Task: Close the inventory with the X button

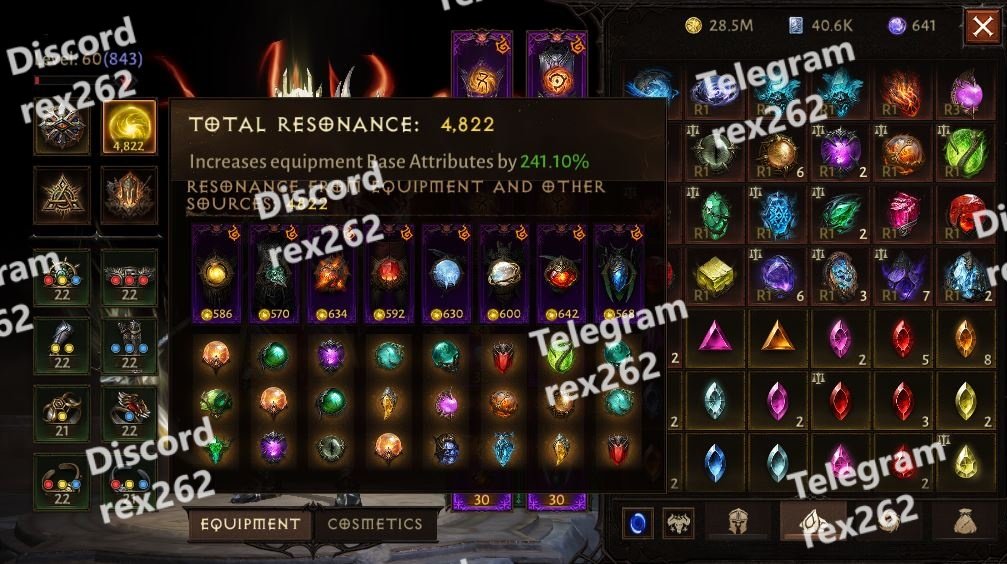Action: tap(981, 28)
